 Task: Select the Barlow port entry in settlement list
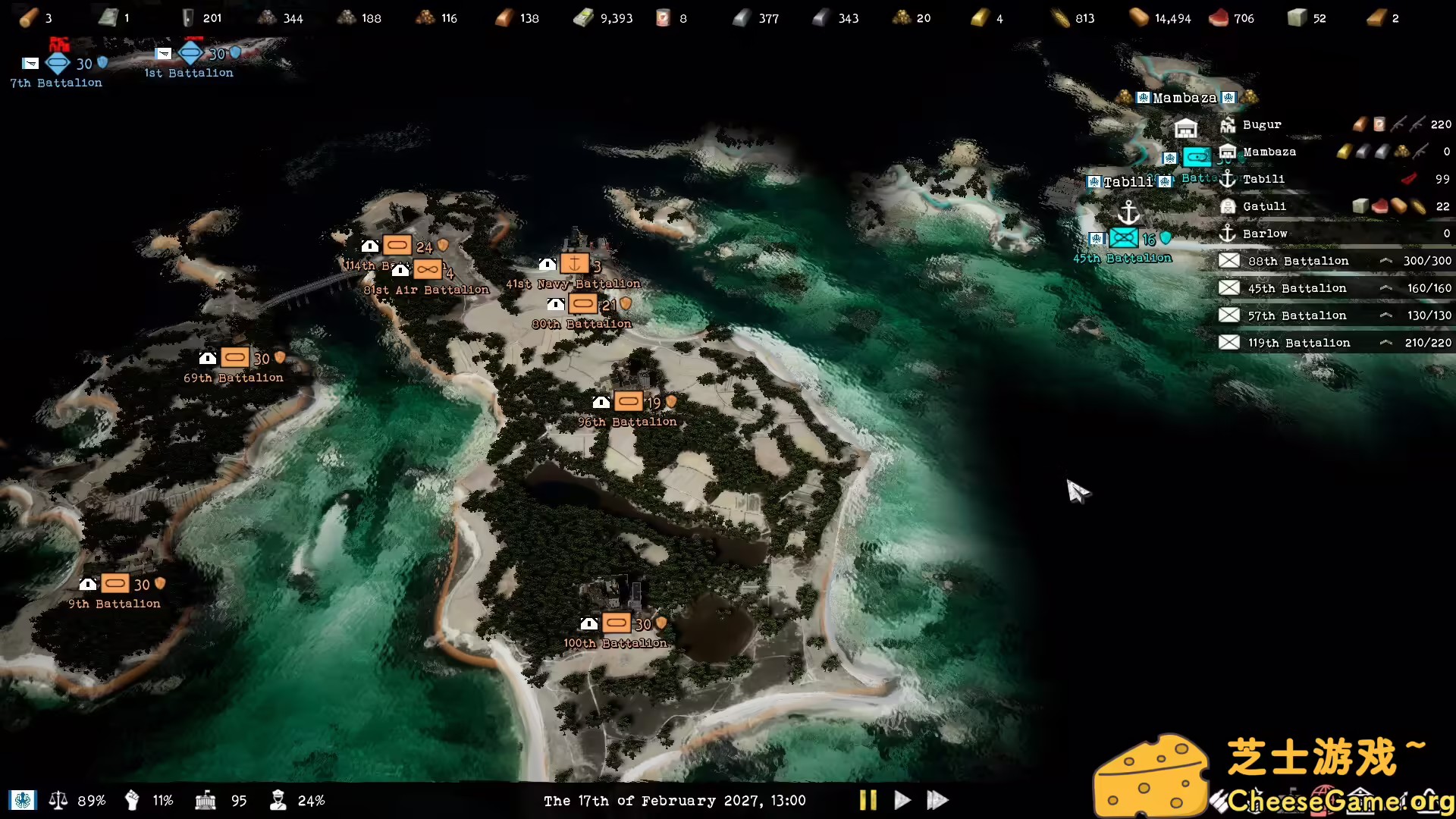(1265, 234)
